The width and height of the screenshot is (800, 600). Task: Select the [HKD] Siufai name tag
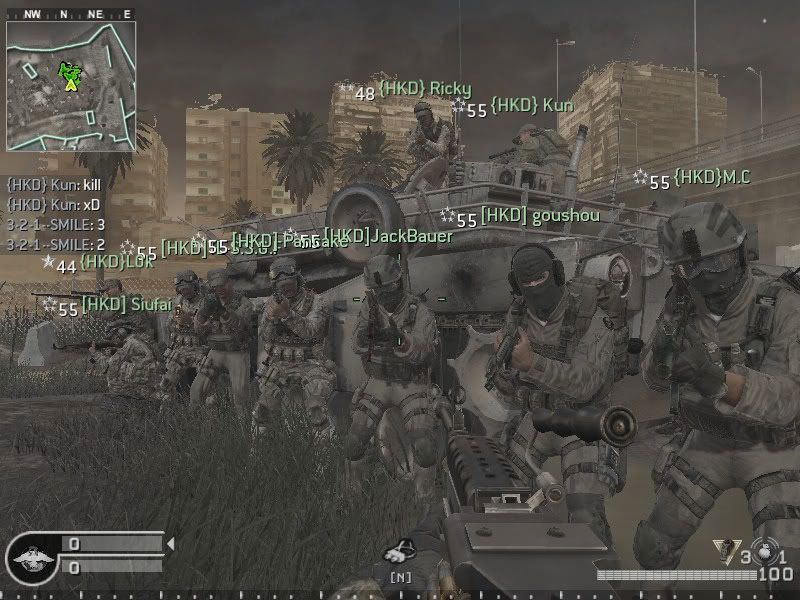(x=127, y=305)
